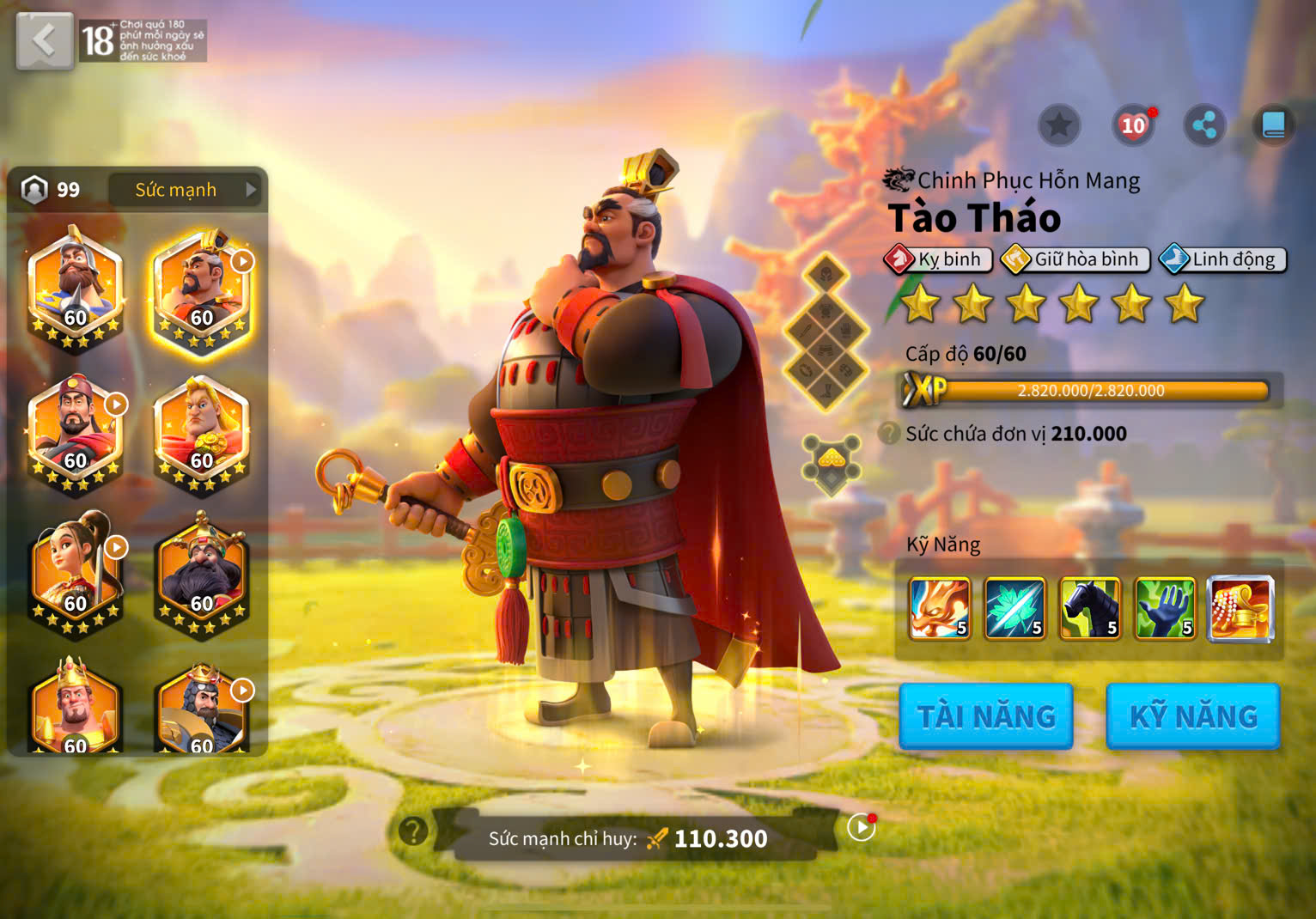Select the female commander portrait with ponytail
Image resolution: width=1316 pixels, height=919 pixels.
pyautogui.click(x=76, y=571)
